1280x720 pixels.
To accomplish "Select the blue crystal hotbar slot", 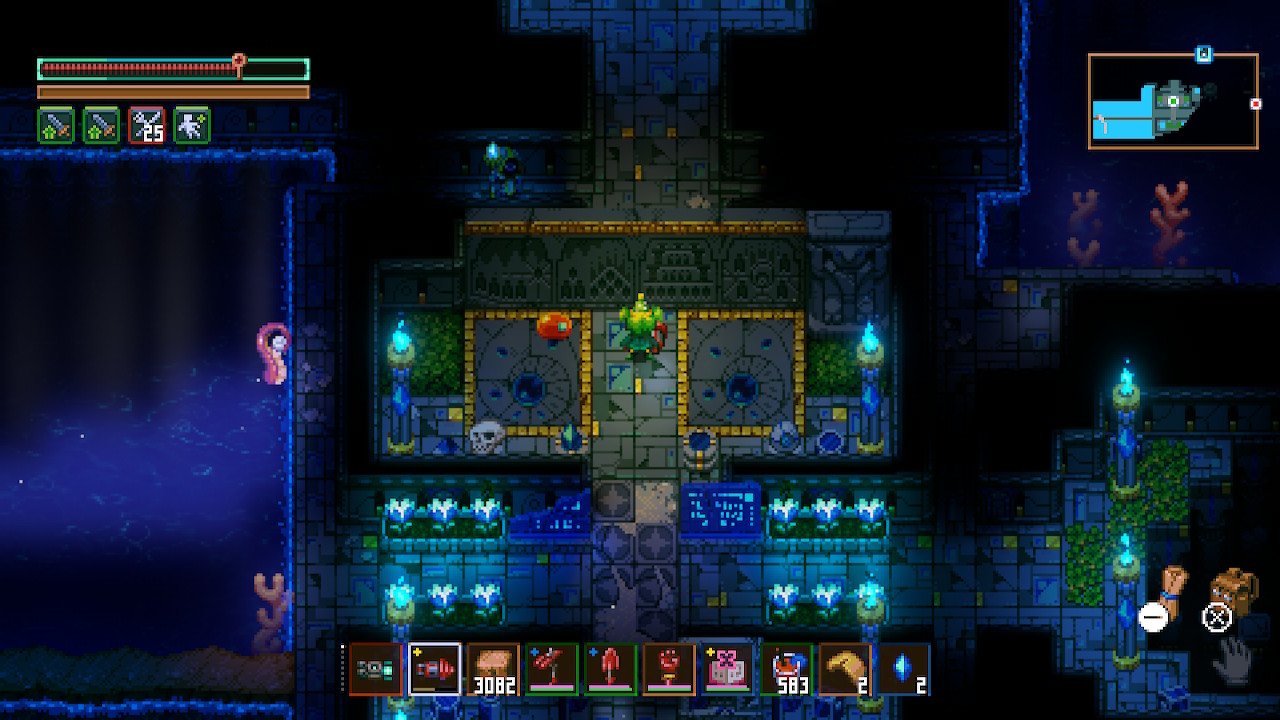I will point(903,669).
